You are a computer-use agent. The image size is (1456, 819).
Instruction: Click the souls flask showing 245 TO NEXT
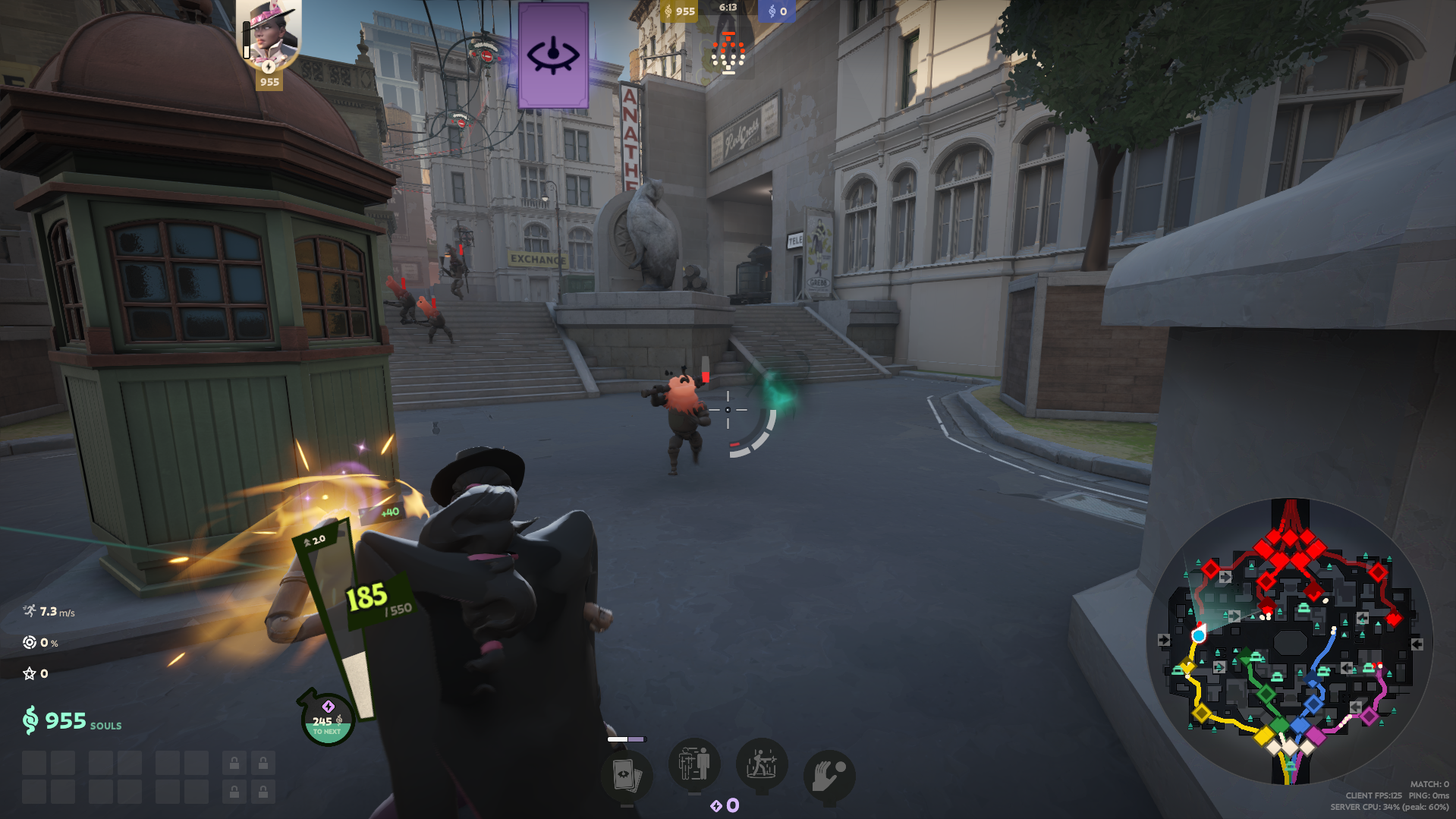click(327, 719)
